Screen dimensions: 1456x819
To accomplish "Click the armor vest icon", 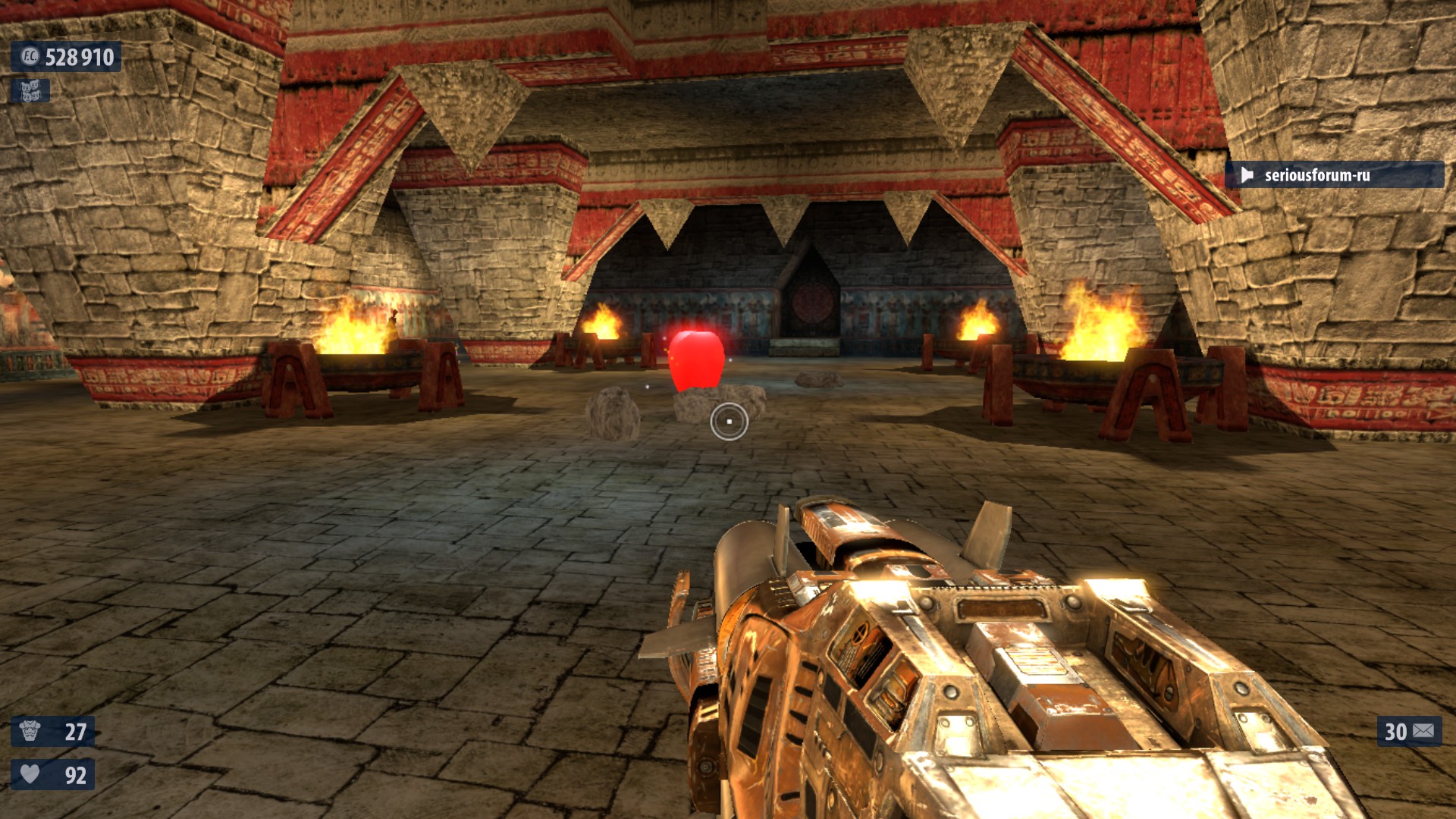I will tap(30, 731).
